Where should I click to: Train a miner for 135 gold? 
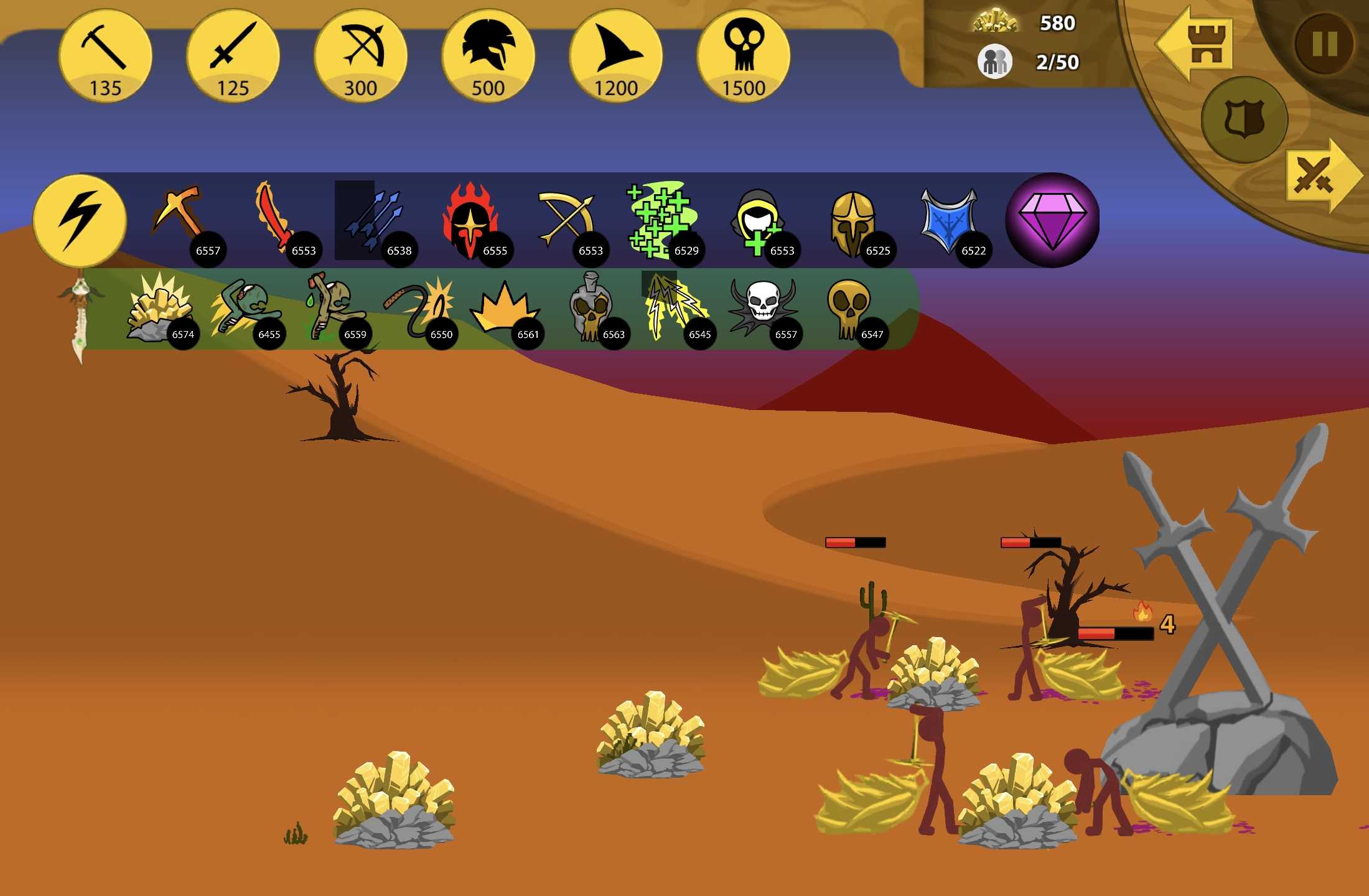(x=105, y=56)
